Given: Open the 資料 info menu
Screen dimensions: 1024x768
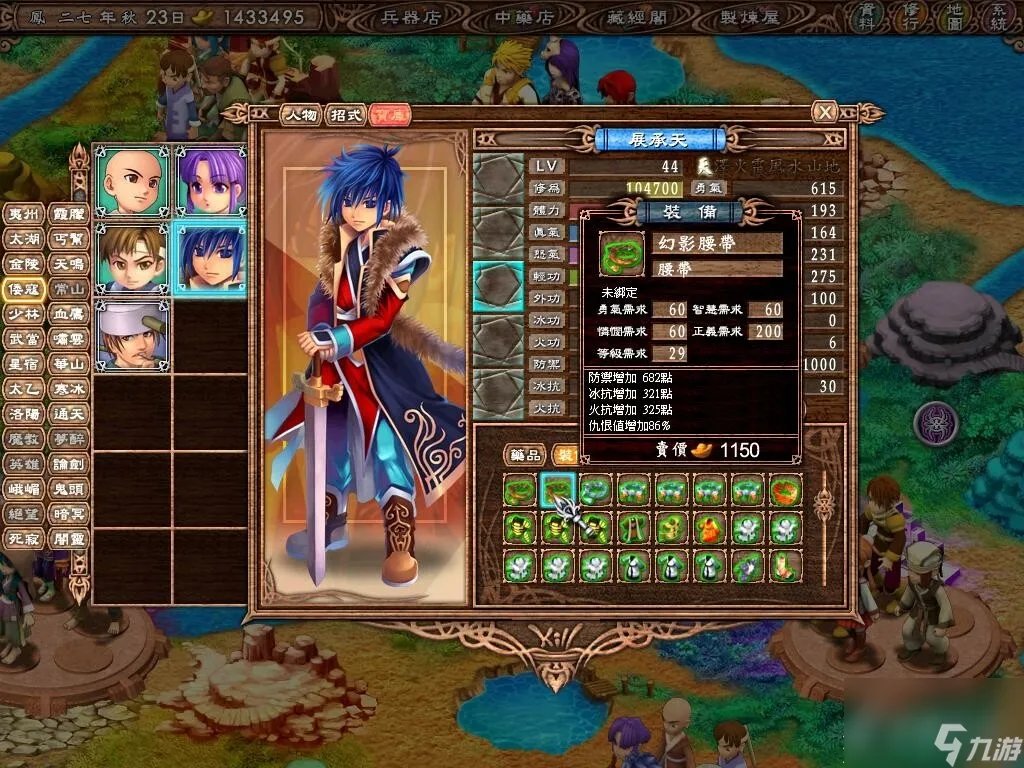Looking at the screenshot, I should (866, 16).
